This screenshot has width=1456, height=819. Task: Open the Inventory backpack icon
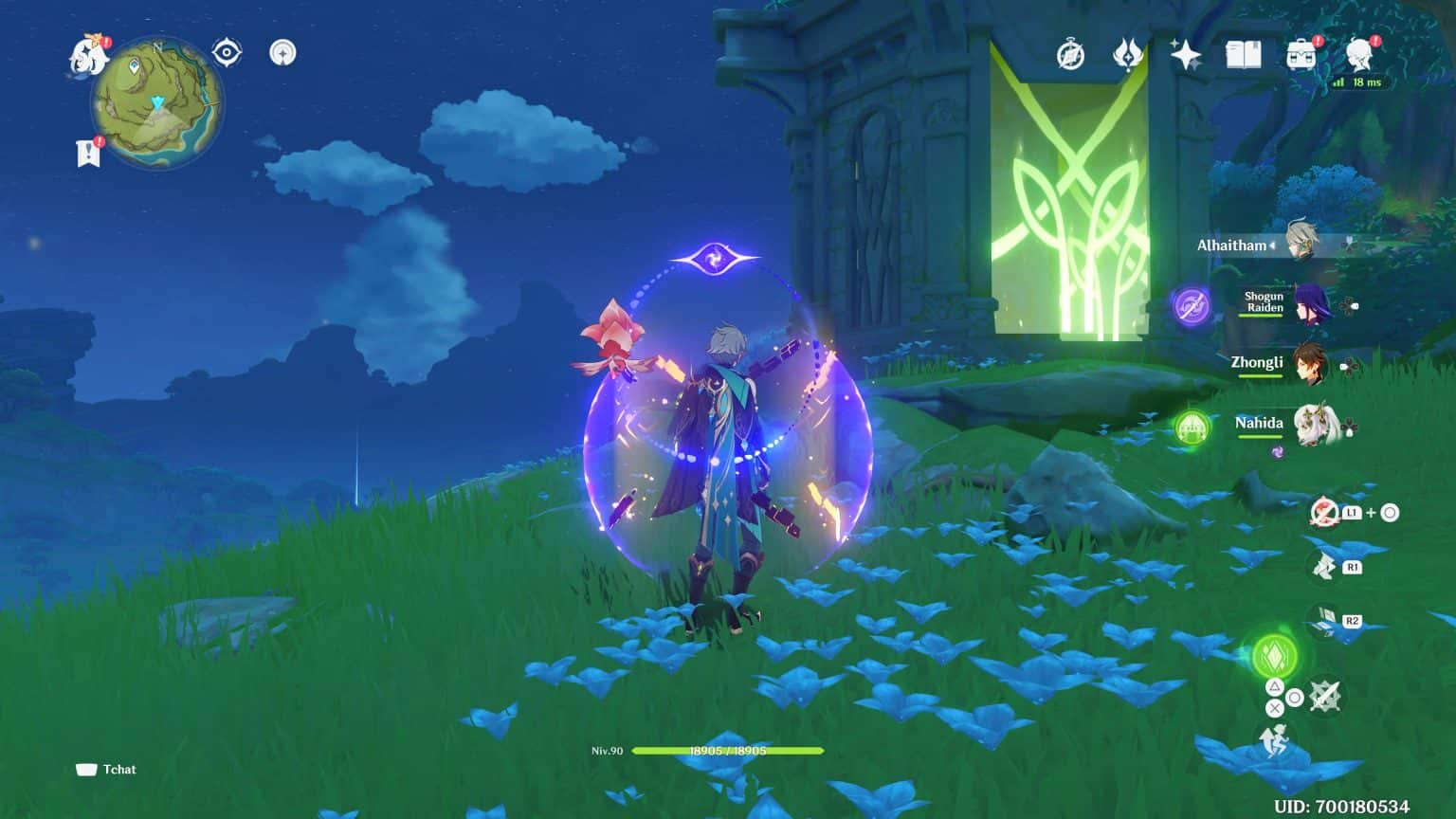click(x=1299, y=55)
